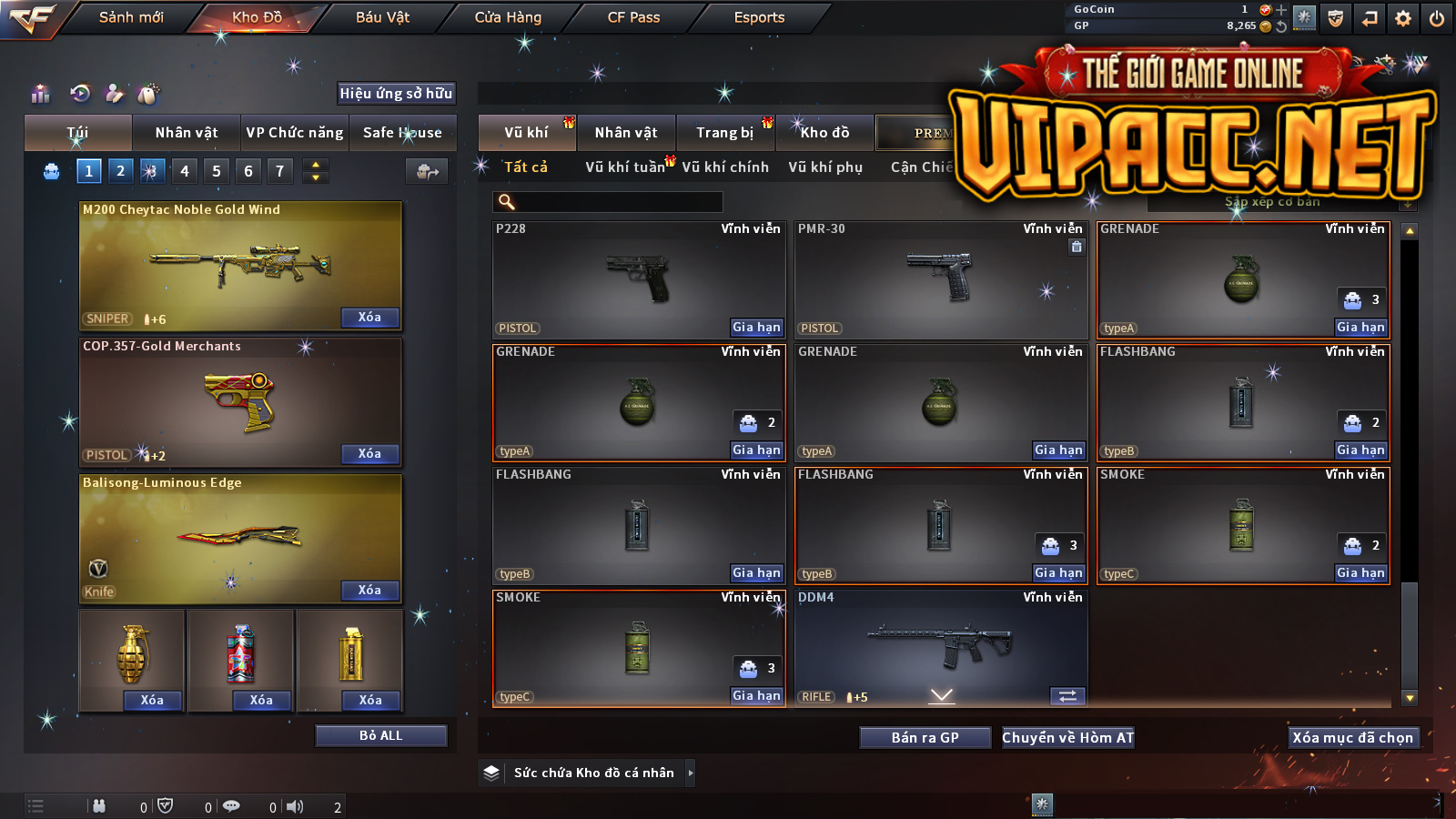The image size is (1456, 819).
Task: Select the P228 pistol in storage
Action: (x=638, y=279)
